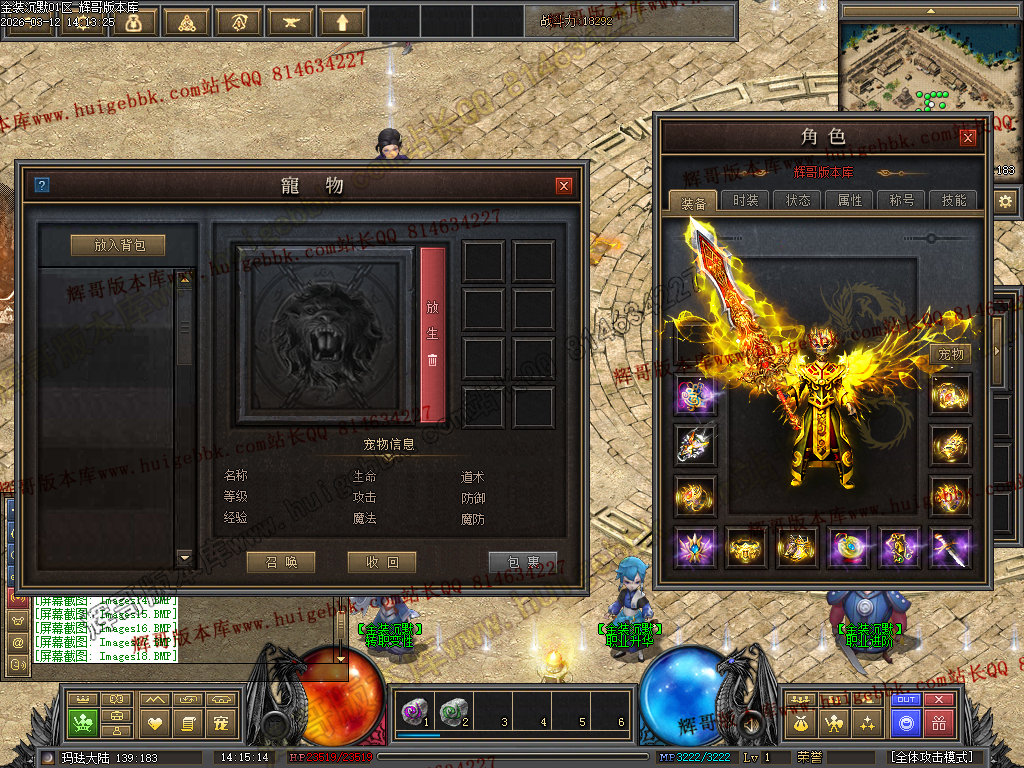Select the 技能 skills tab

[x=954, y=200]
